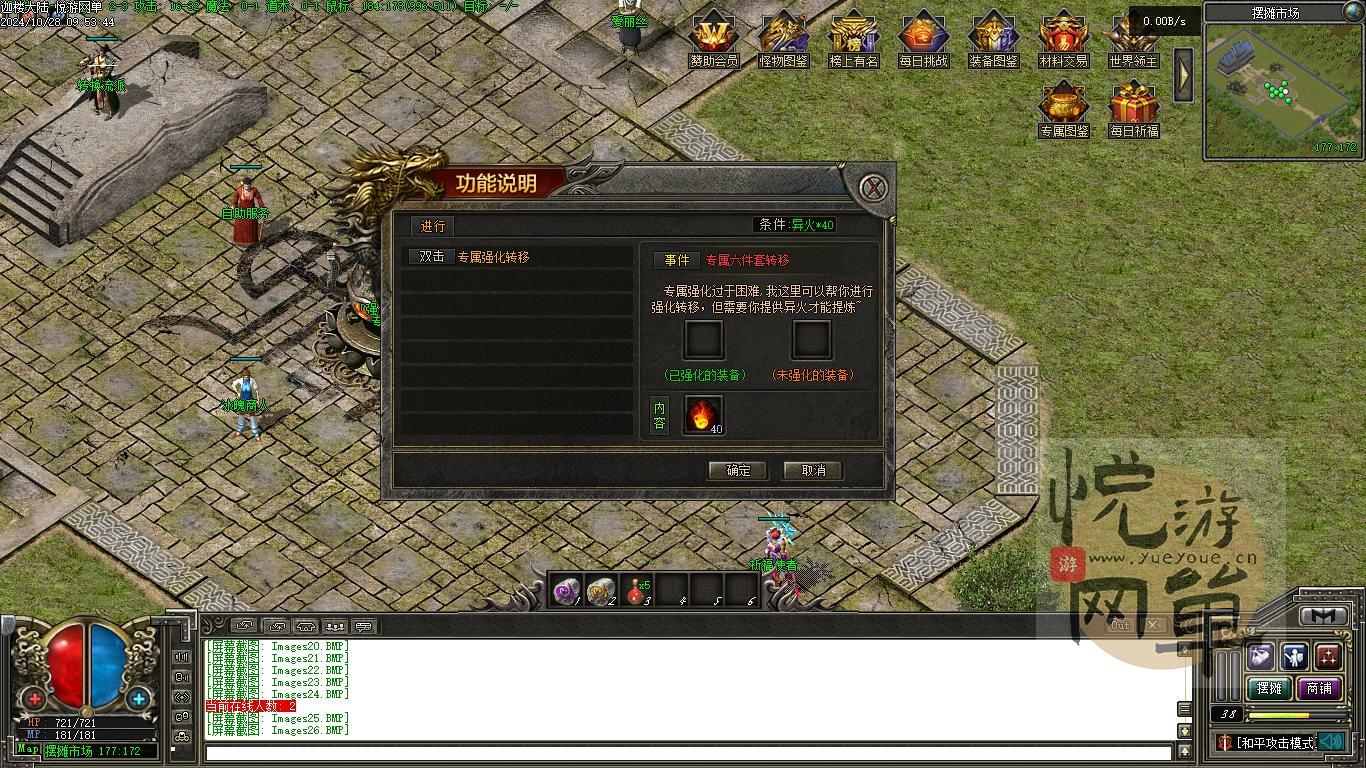
Task: Click the 已强化的装备 equipment slot
Action: (x=704, y=340)
